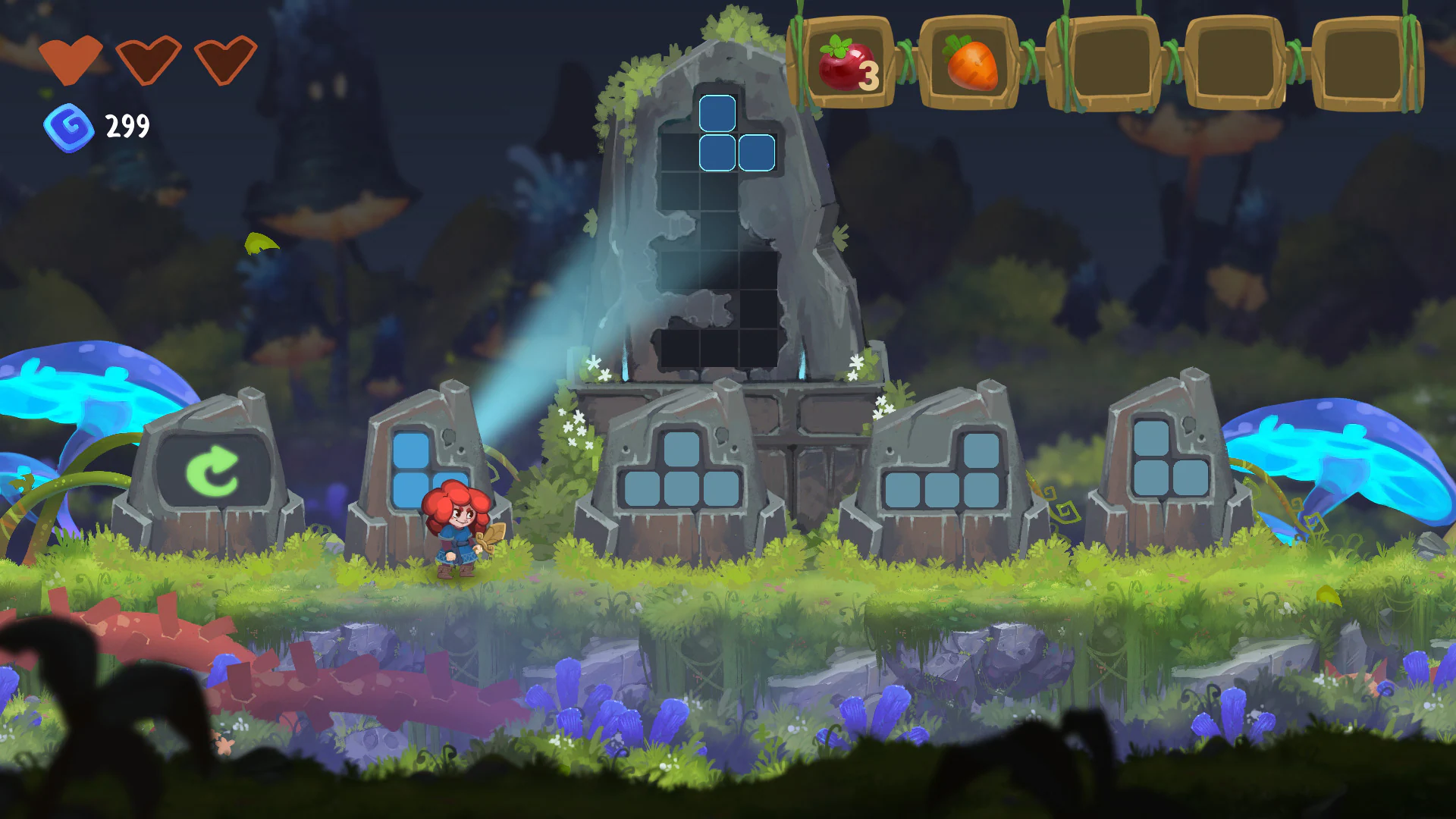Click the falling L-shaped blue block piece

[x=736, y=133]
